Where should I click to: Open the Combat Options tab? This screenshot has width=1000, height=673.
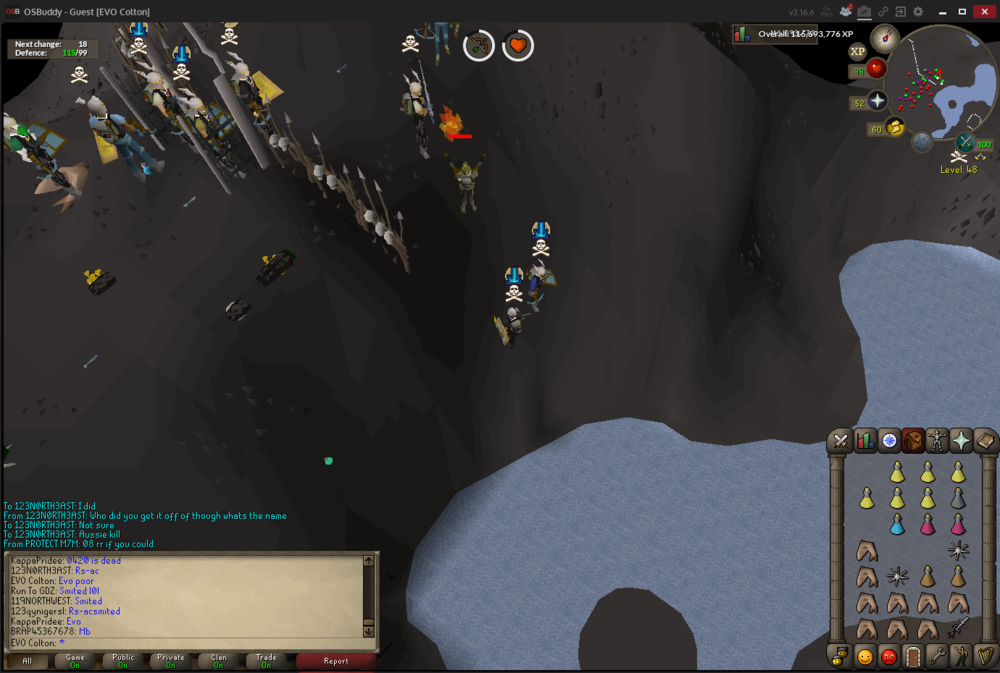841,440
